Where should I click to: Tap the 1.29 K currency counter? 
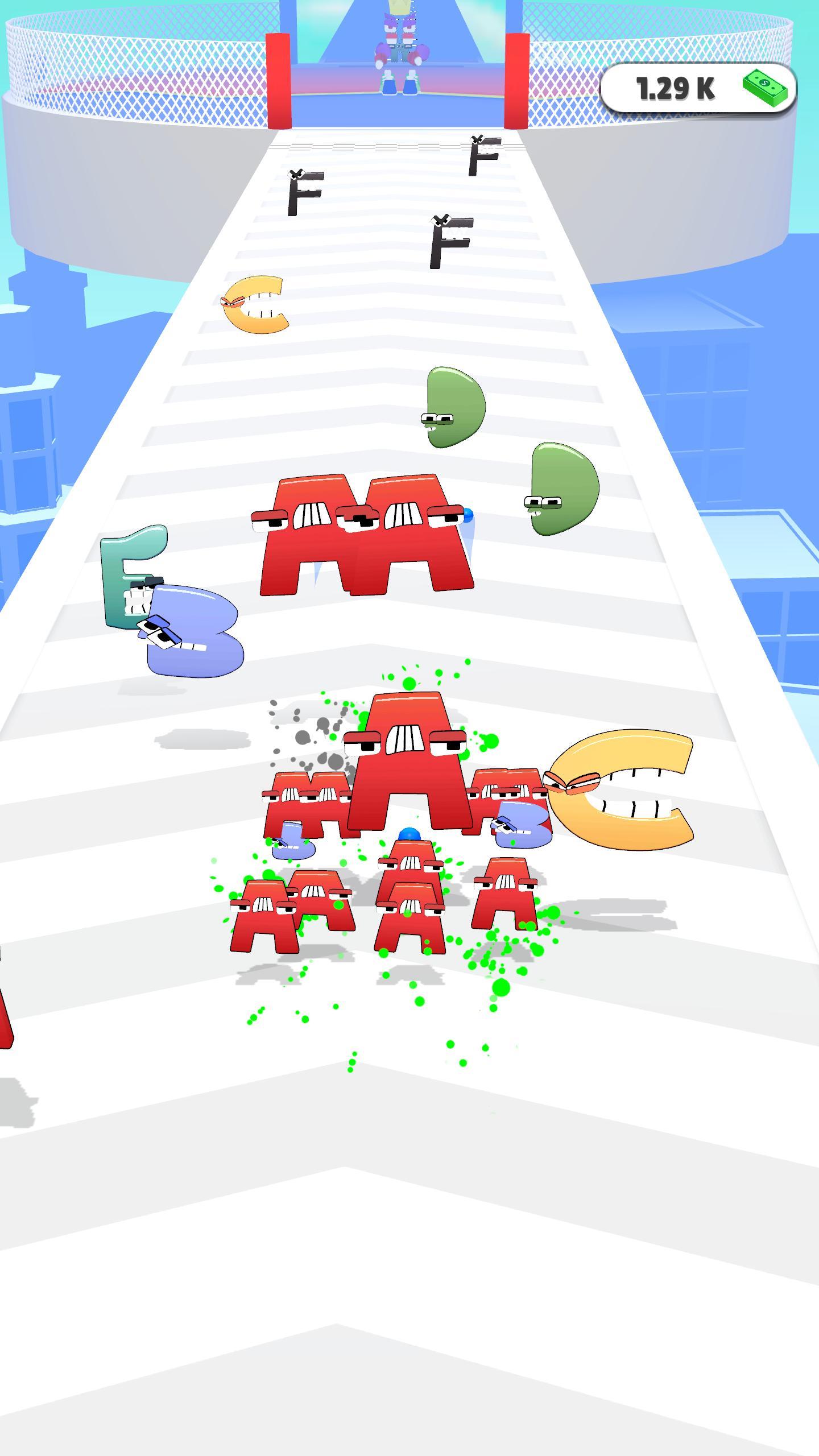674,86
